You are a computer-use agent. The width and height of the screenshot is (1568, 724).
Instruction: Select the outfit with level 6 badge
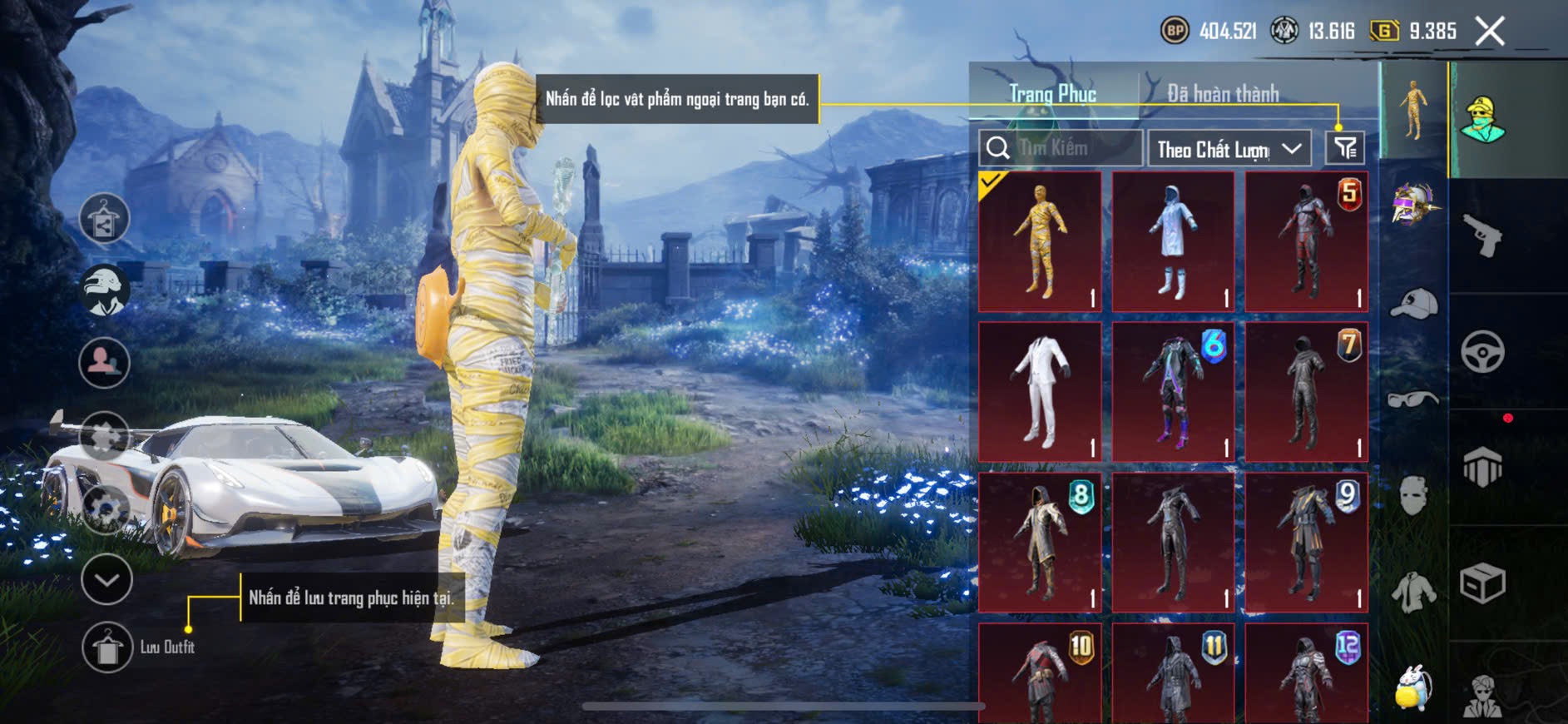click(1173, 391)
